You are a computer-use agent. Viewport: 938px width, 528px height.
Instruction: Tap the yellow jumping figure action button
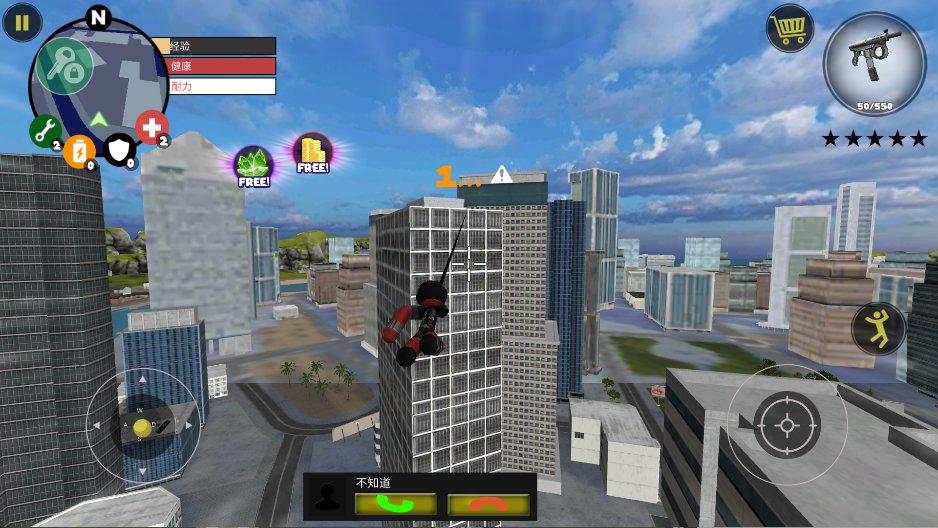tap(879, 329)
